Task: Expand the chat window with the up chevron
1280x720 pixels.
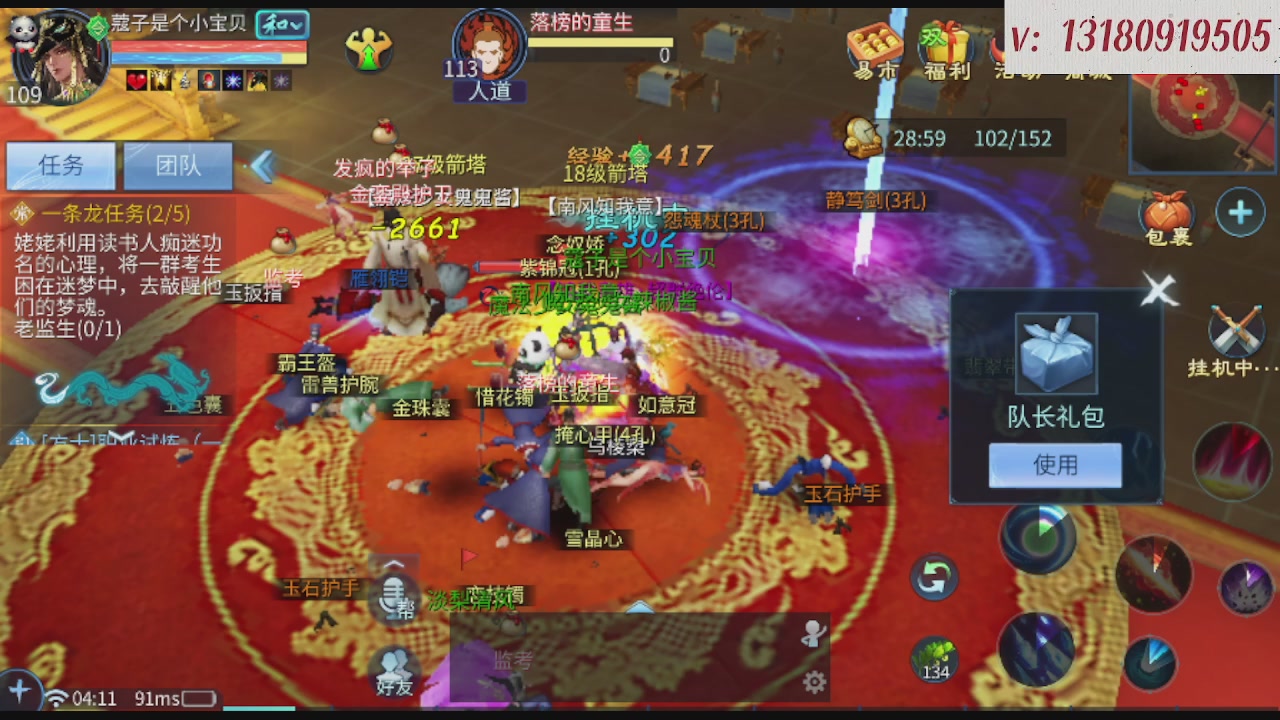Action: 640,606
